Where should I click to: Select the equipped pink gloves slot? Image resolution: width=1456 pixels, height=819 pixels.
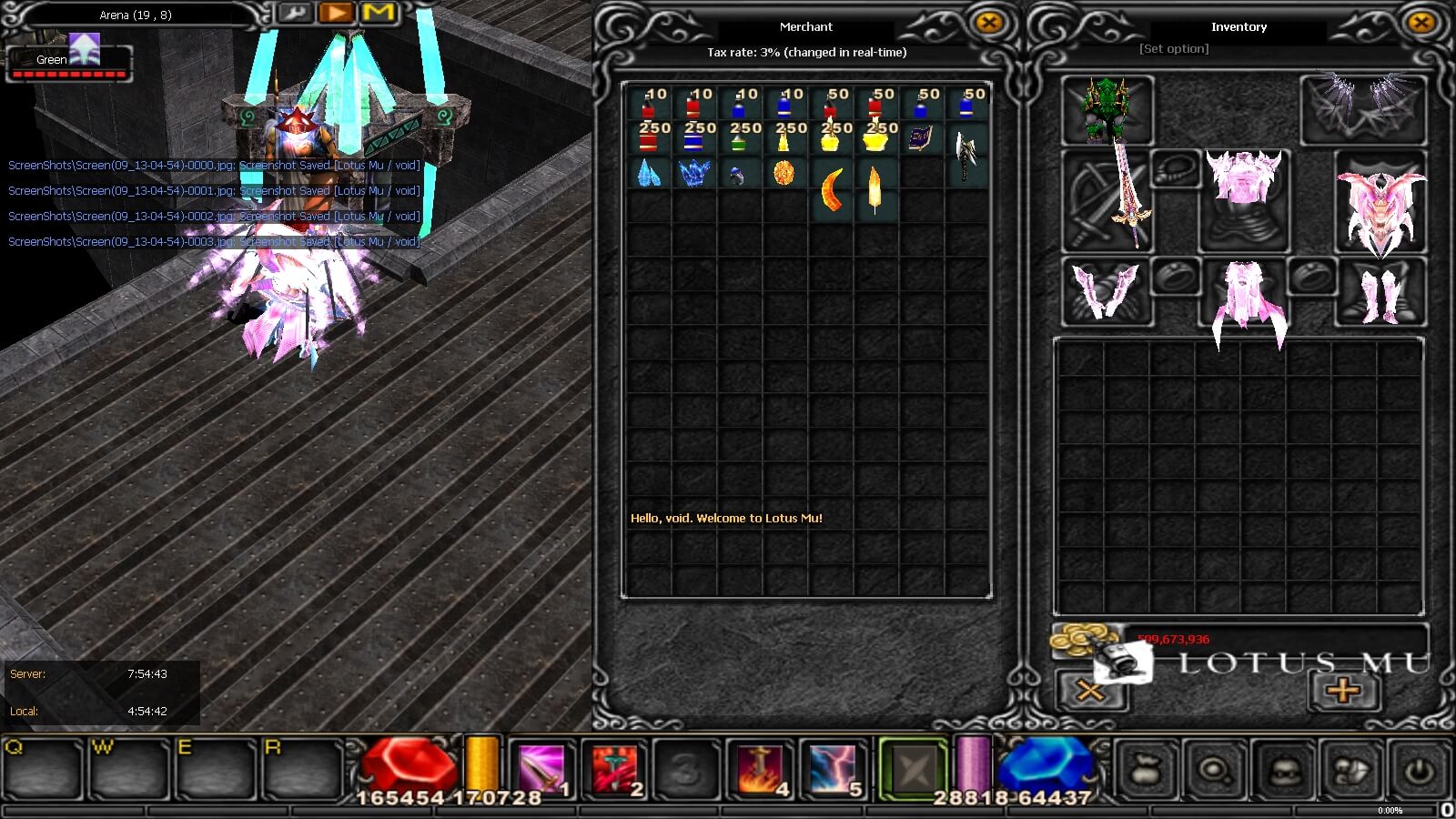(1107, 291)
